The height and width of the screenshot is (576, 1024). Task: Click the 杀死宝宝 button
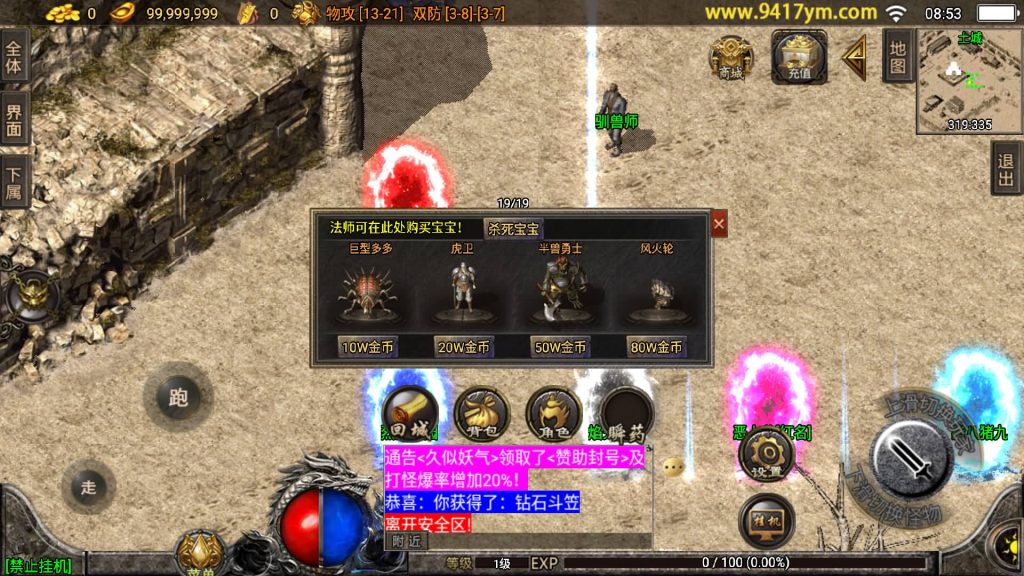pyautogui.click(x=514, y=228)
